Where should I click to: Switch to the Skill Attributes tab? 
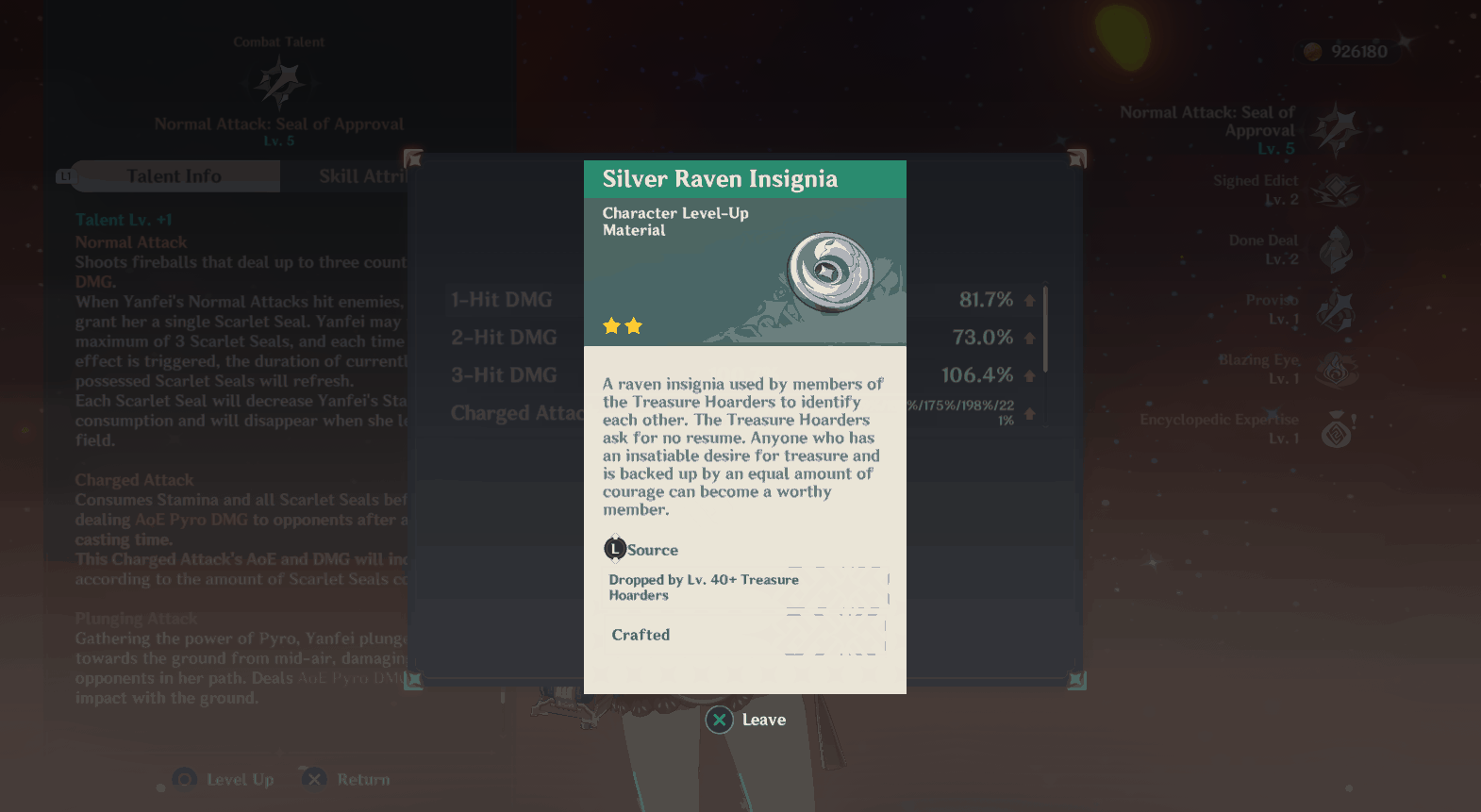pyautogui.click(x=360, y=176)
